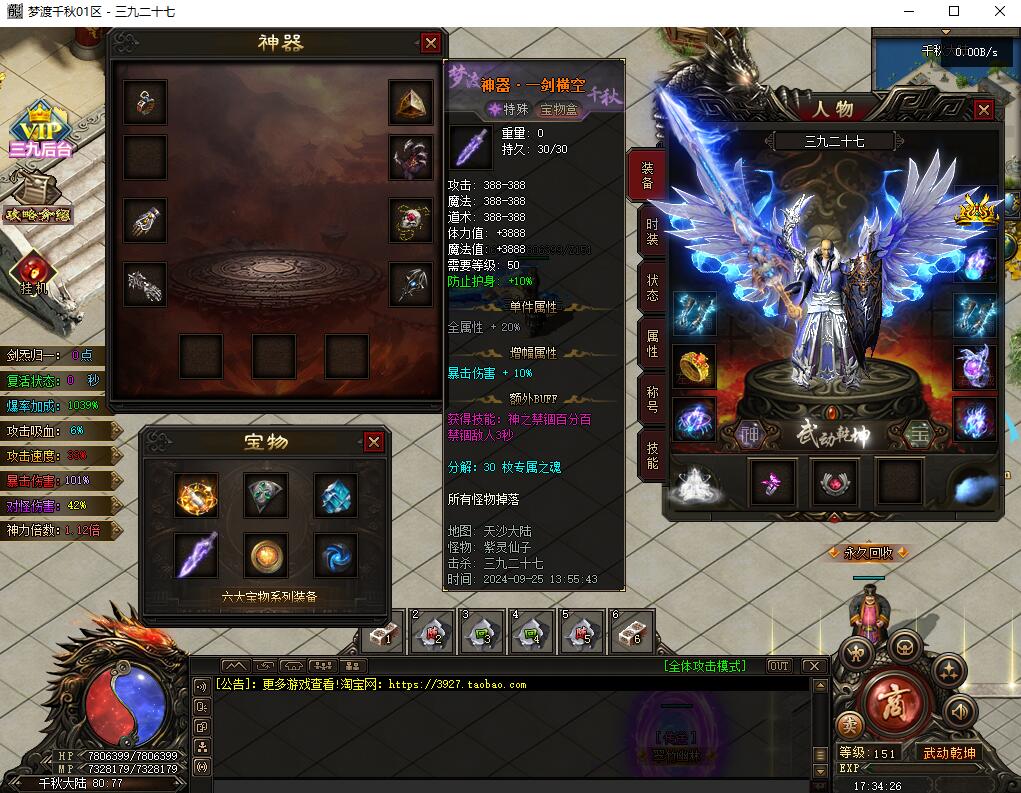Close the 宝物 treasure window
This screenshot has height=793, width=1021.
(373, 441)
